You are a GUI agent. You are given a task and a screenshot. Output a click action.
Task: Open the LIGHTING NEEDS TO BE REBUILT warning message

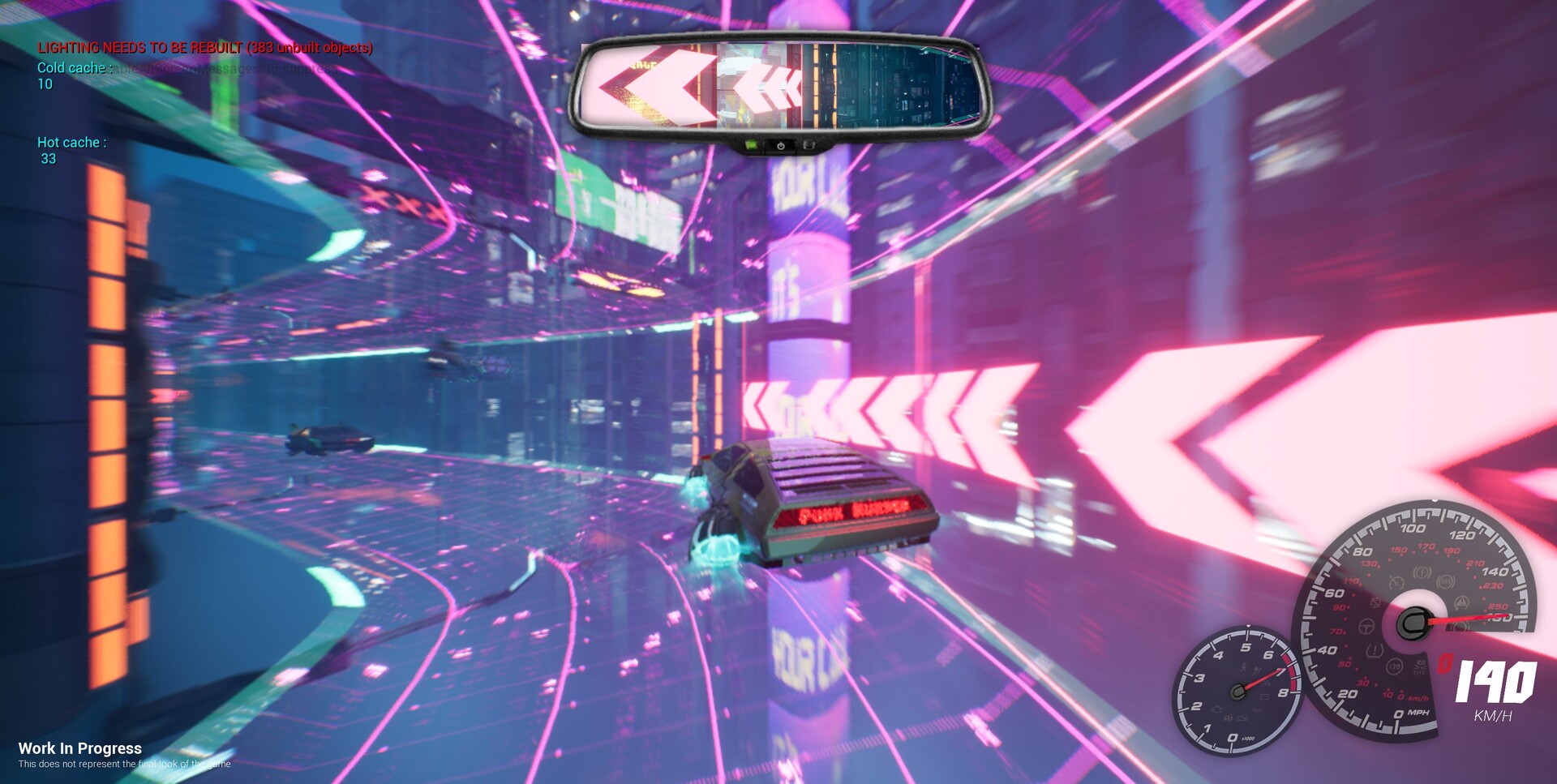(204, 49)
